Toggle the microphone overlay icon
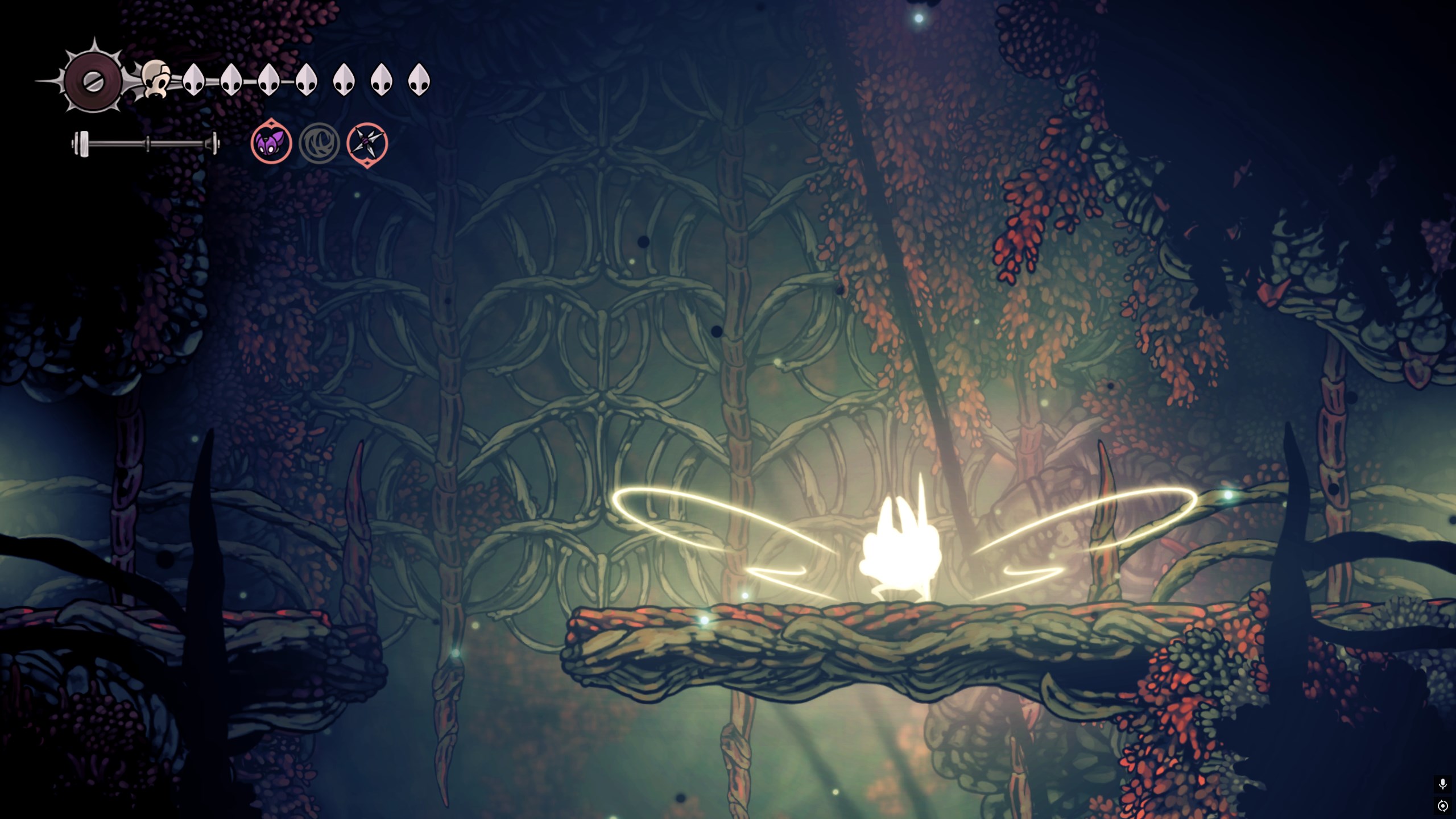1456x819 pixels. click(1442, 784)
